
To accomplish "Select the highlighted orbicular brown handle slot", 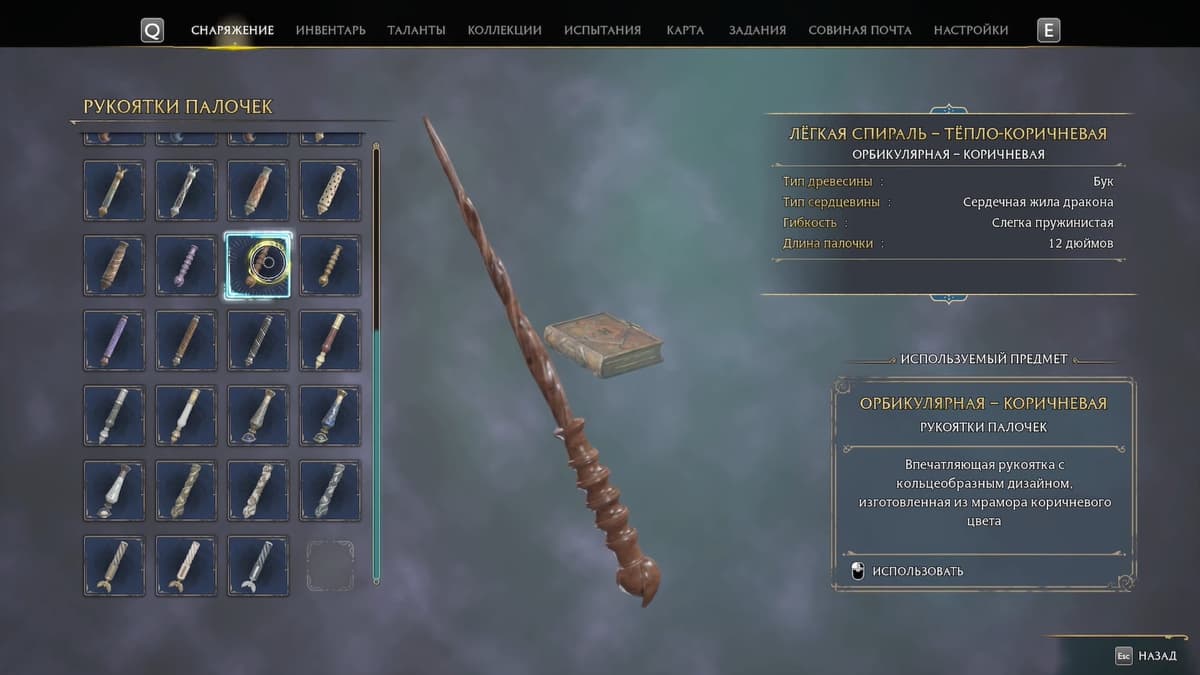I will [258, 265].
